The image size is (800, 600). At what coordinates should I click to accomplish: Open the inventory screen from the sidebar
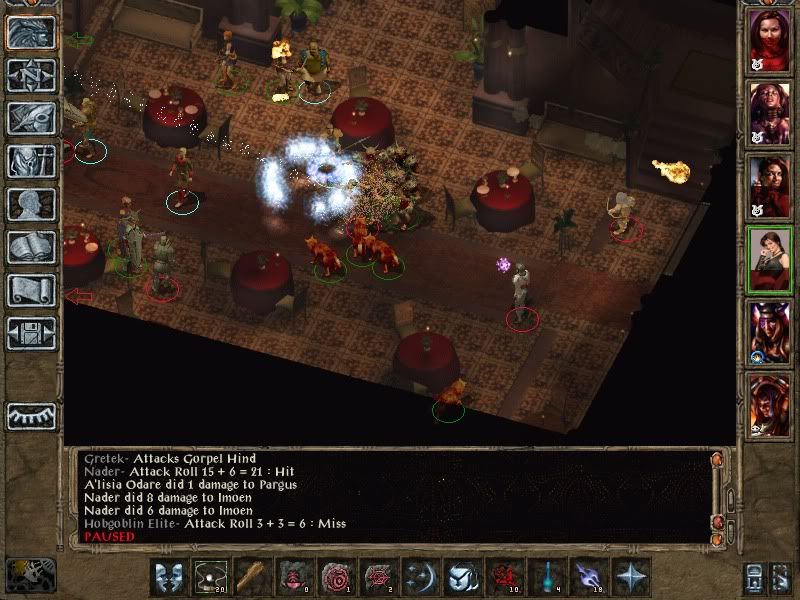click(31, 161)
